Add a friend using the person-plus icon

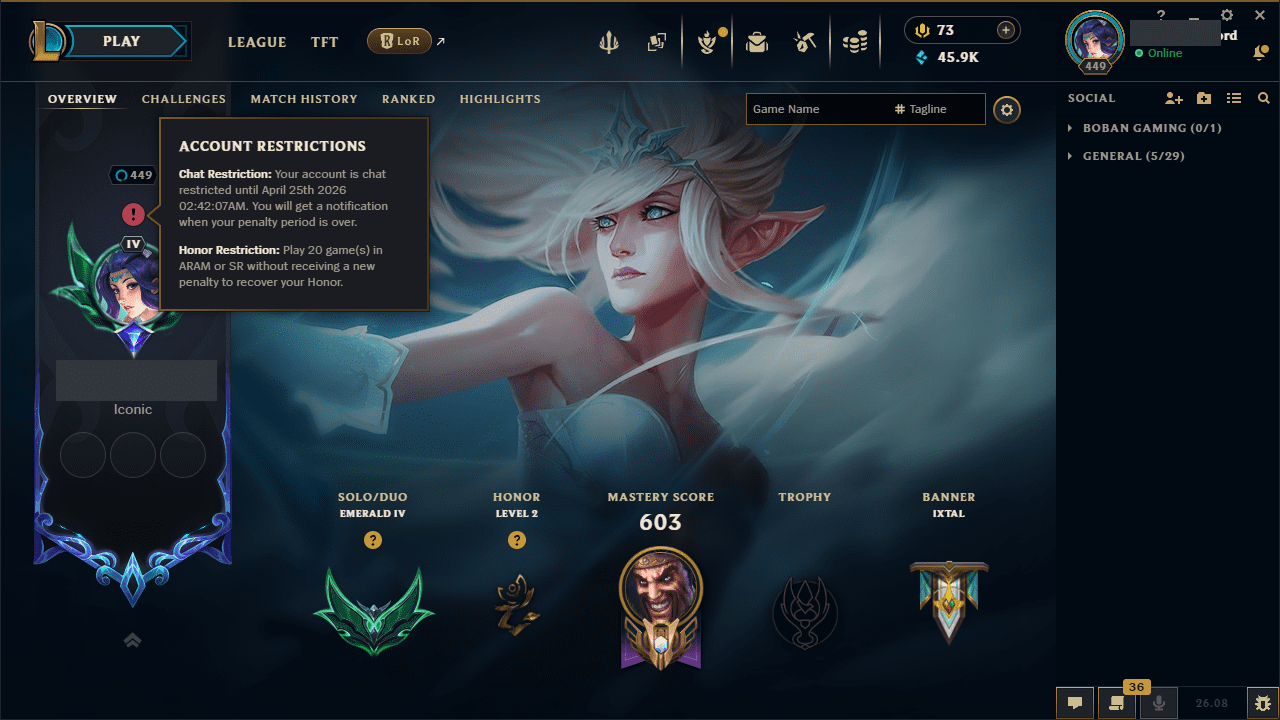coord(1174,98)
